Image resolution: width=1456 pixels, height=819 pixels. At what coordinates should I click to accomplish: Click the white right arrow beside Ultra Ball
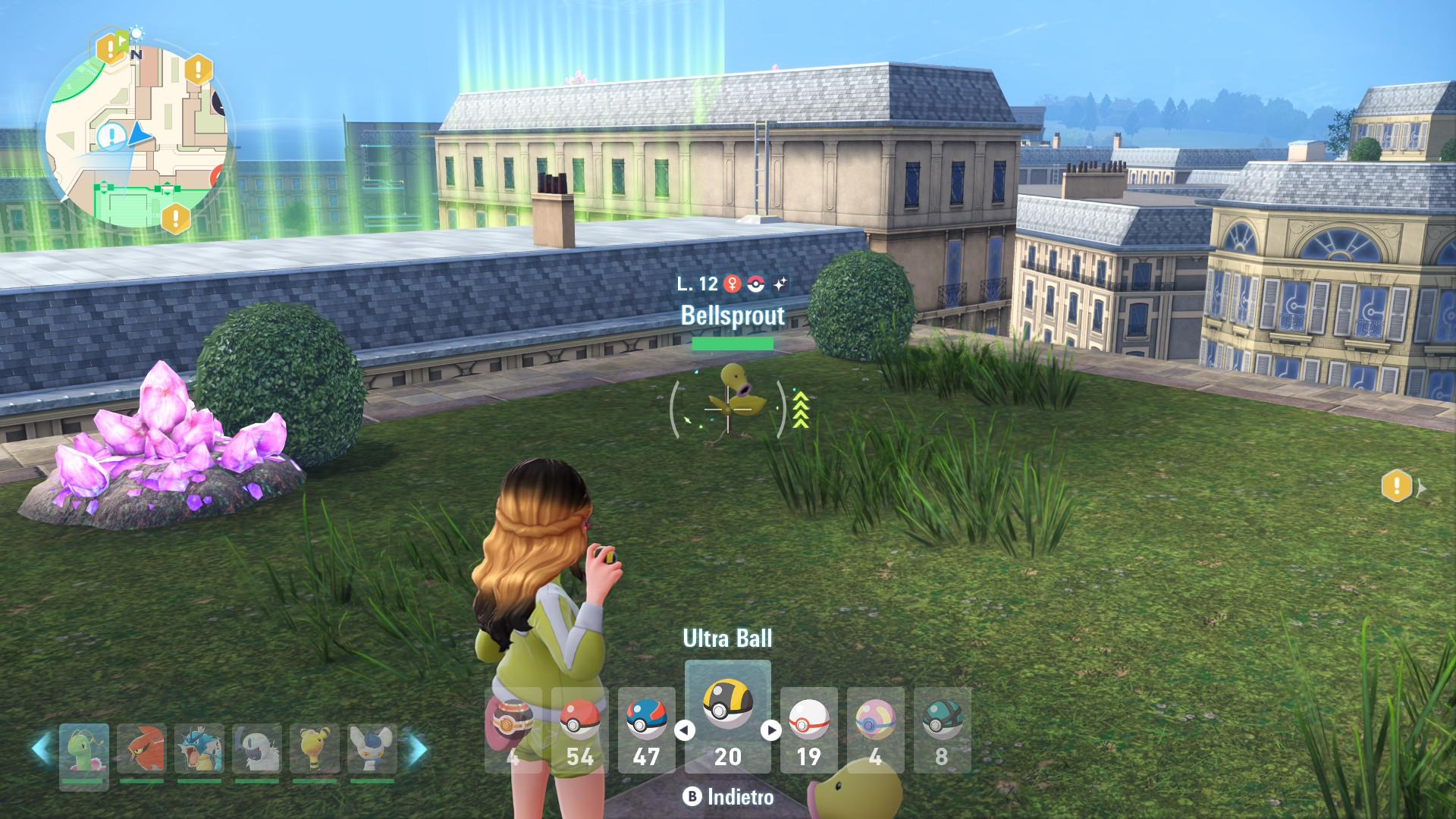coord(770,730)
